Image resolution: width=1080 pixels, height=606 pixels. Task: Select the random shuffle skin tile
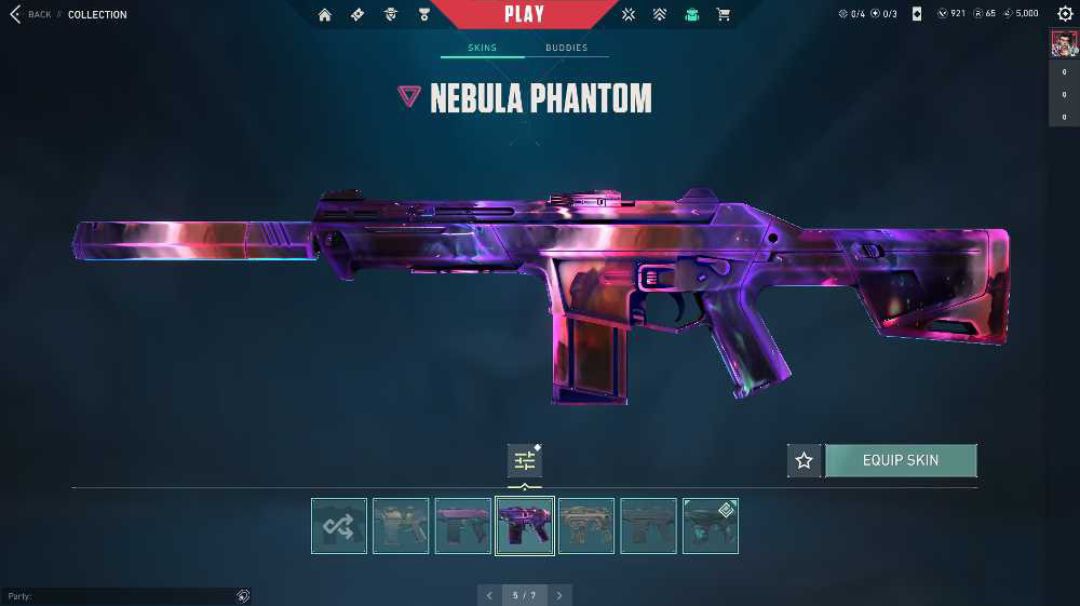[x=339, y=526]
